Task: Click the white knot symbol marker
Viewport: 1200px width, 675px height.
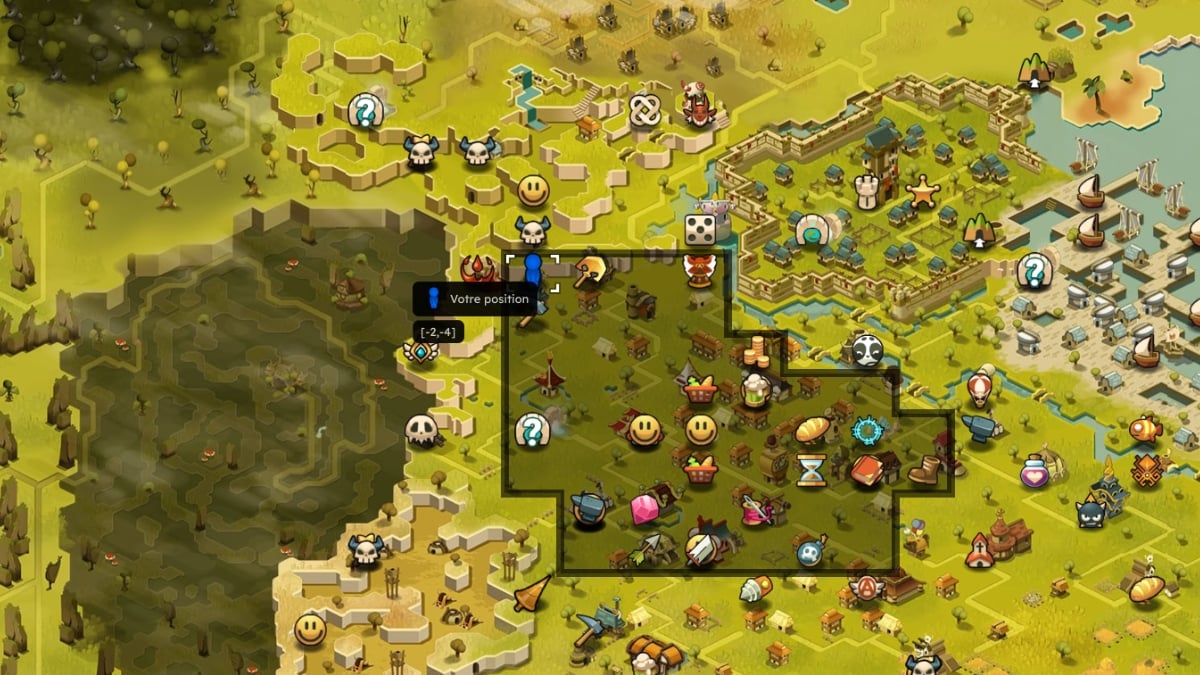Action: 644,108
